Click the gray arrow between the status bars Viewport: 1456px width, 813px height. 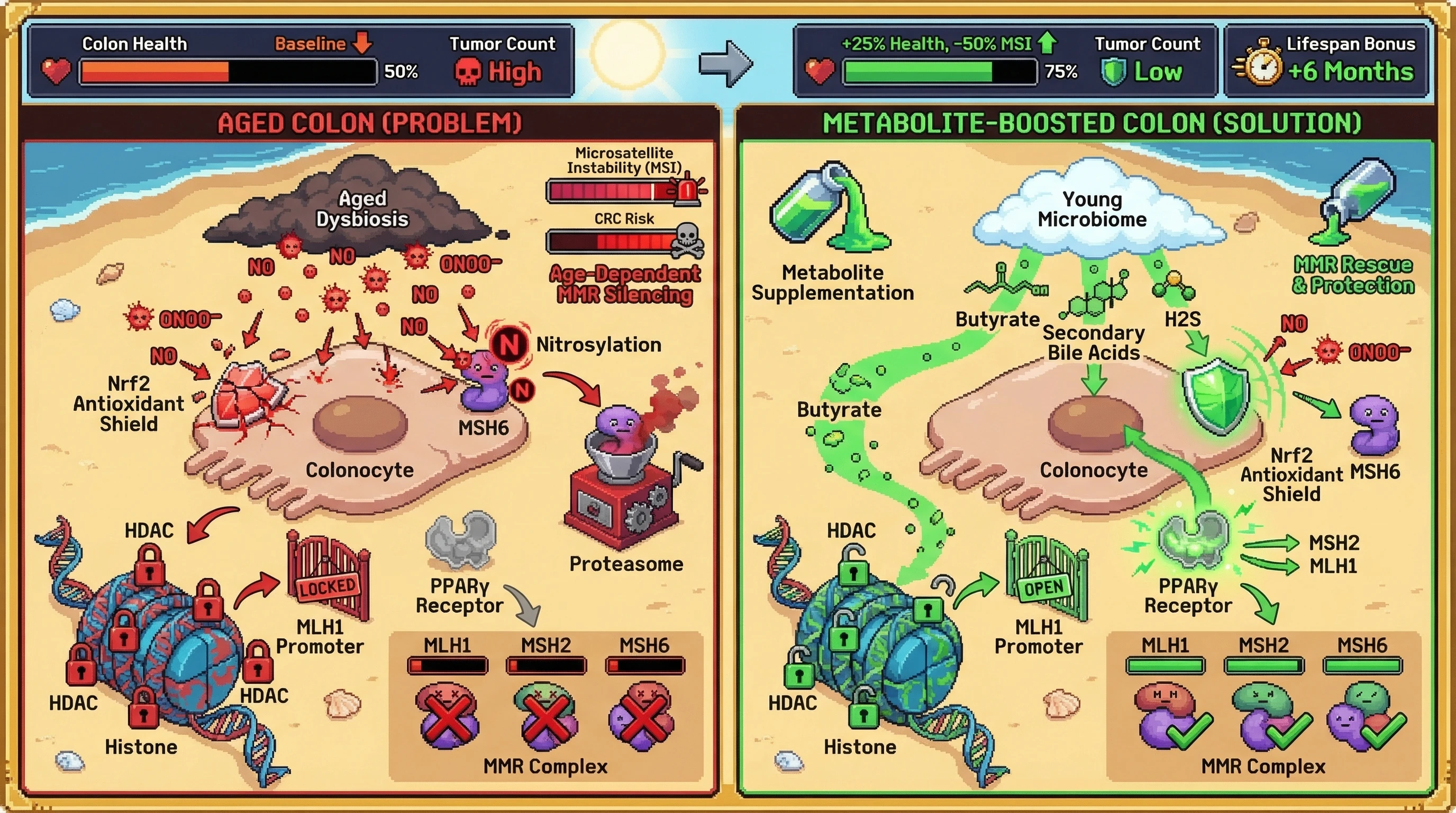[726, 64]
